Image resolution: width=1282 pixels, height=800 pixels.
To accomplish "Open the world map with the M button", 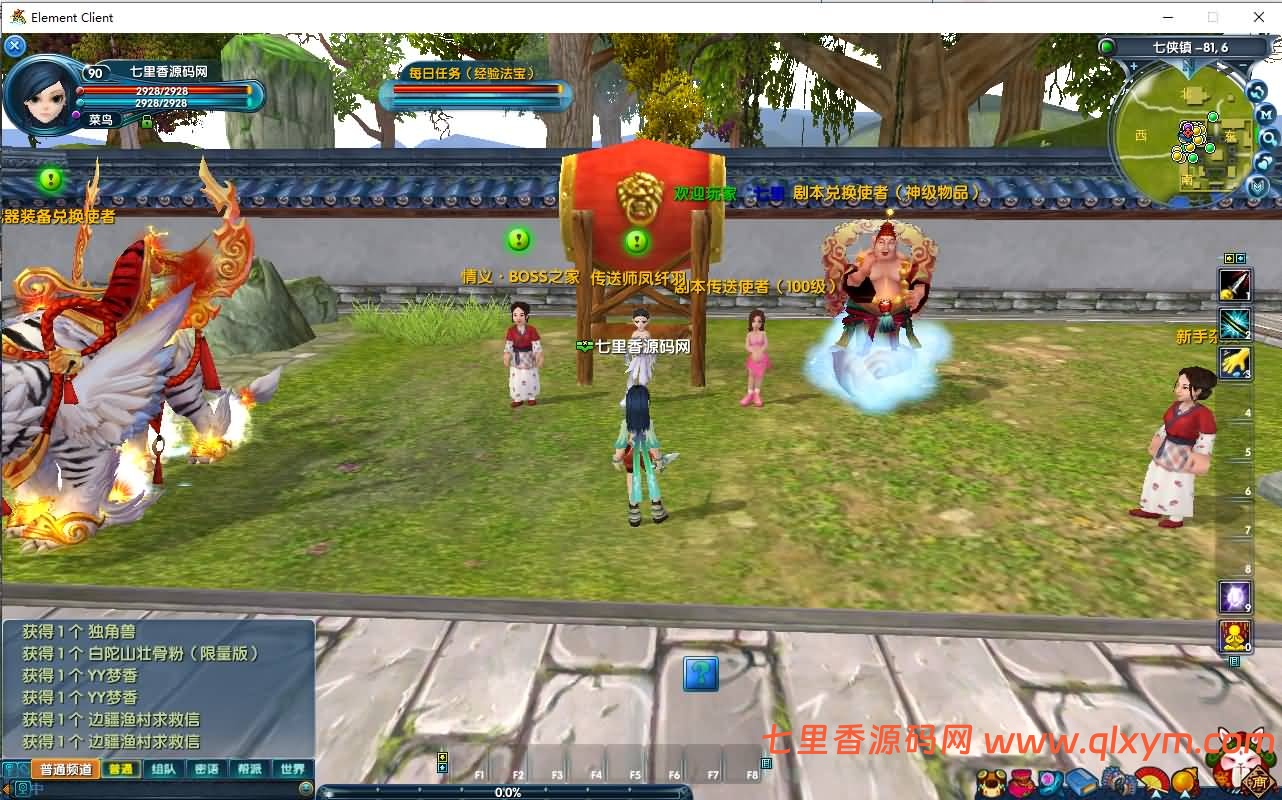I will point(1265,113).
